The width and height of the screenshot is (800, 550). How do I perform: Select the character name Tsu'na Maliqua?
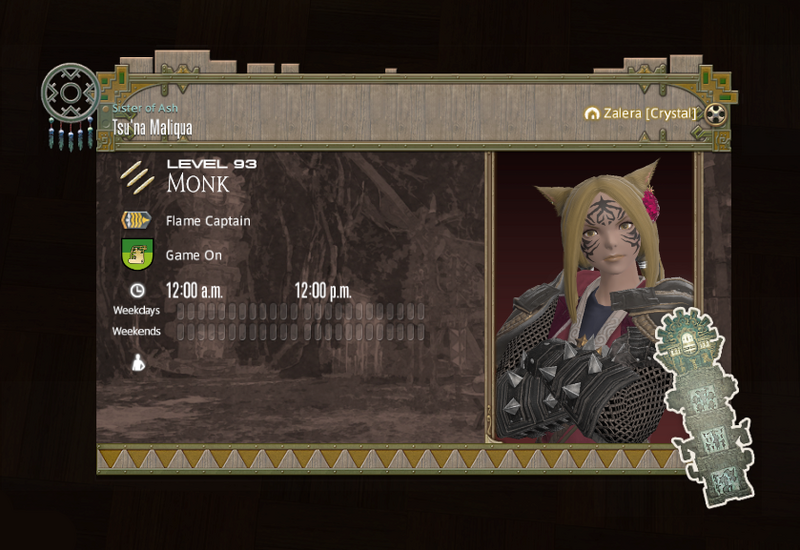click(153, 128)
